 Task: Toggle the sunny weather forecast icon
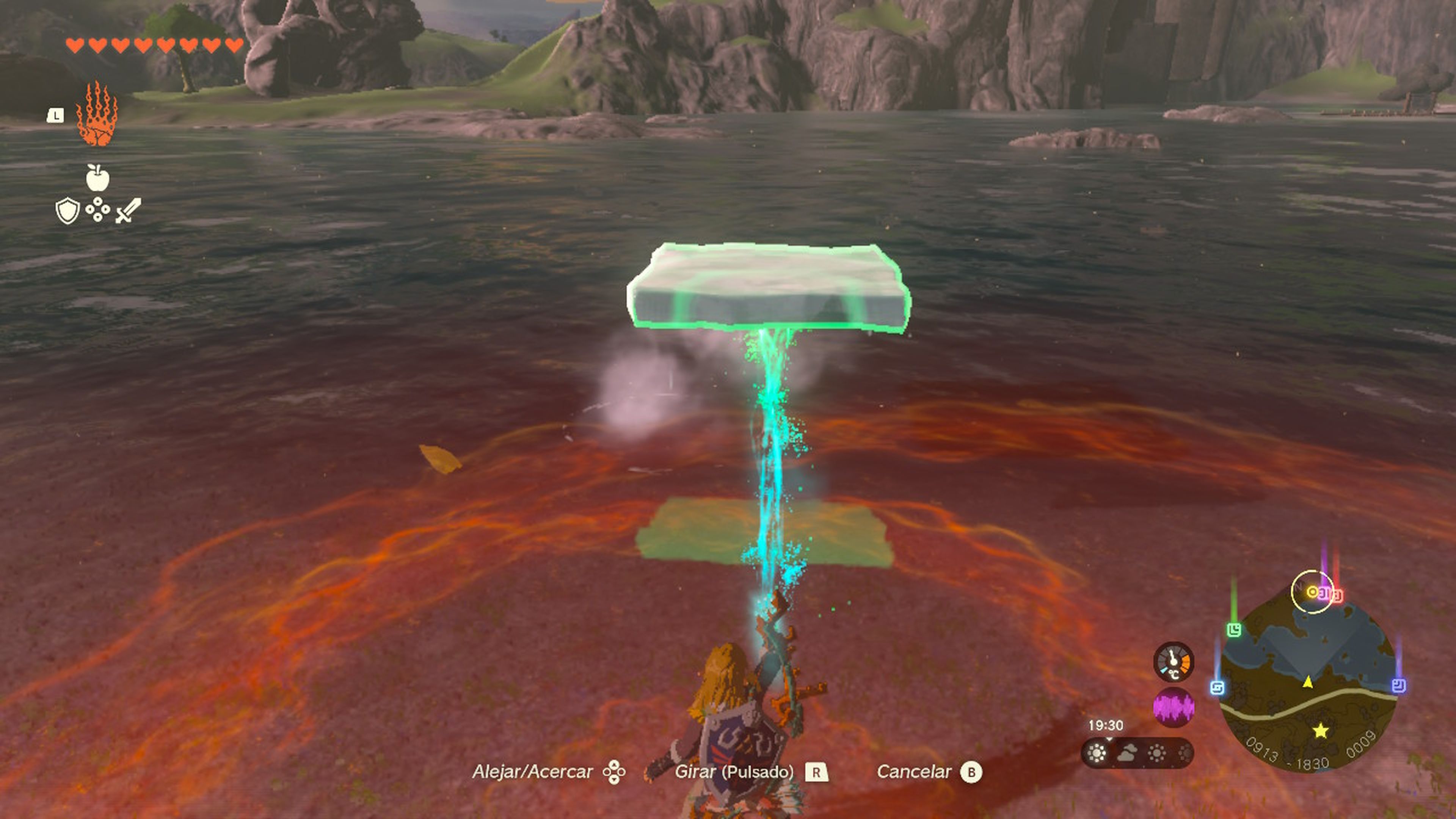pos(1097,753)
